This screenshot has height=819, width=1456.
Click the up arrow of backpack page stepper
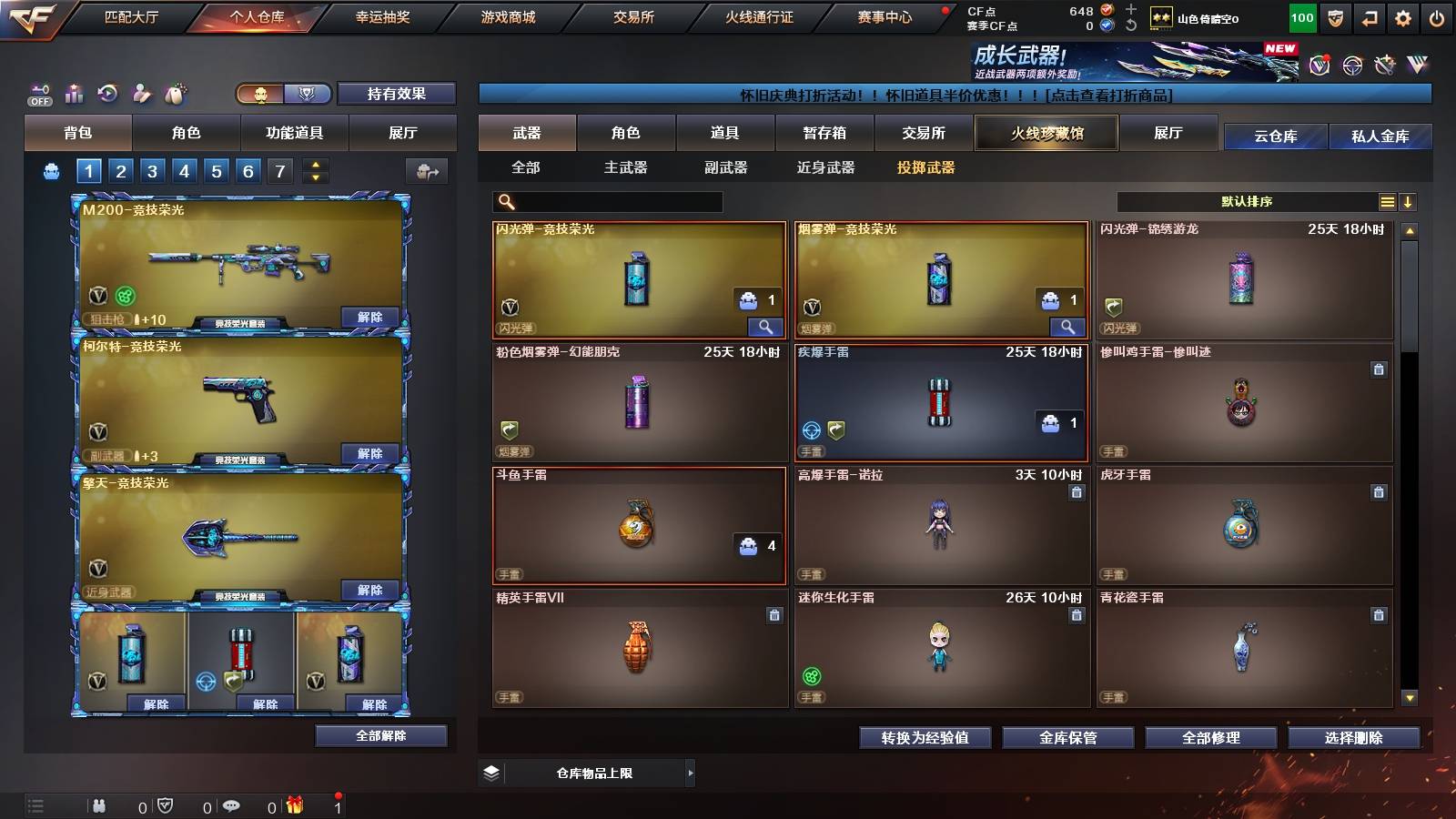(x=314, y=164)
